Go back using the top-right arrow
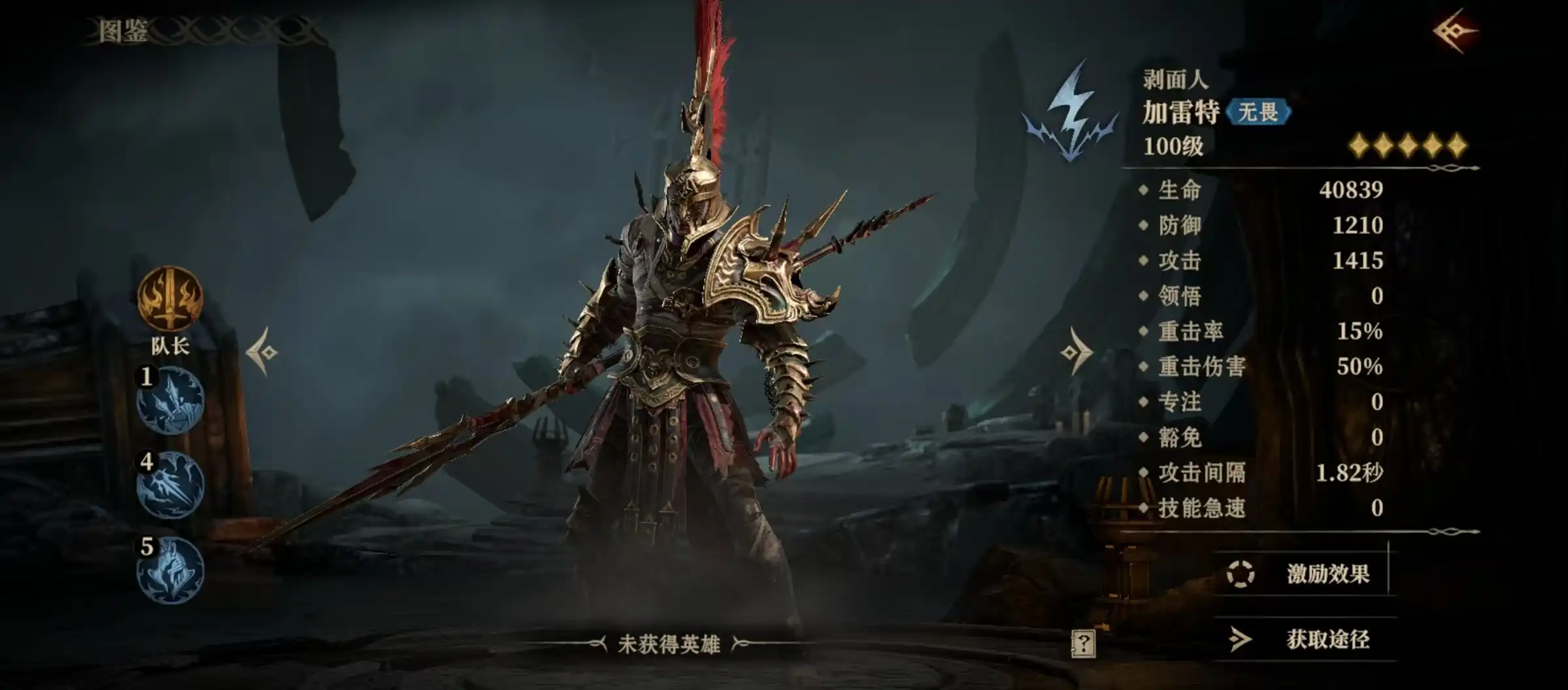This screenshot has height=690, width=1568. [1454, 31]
